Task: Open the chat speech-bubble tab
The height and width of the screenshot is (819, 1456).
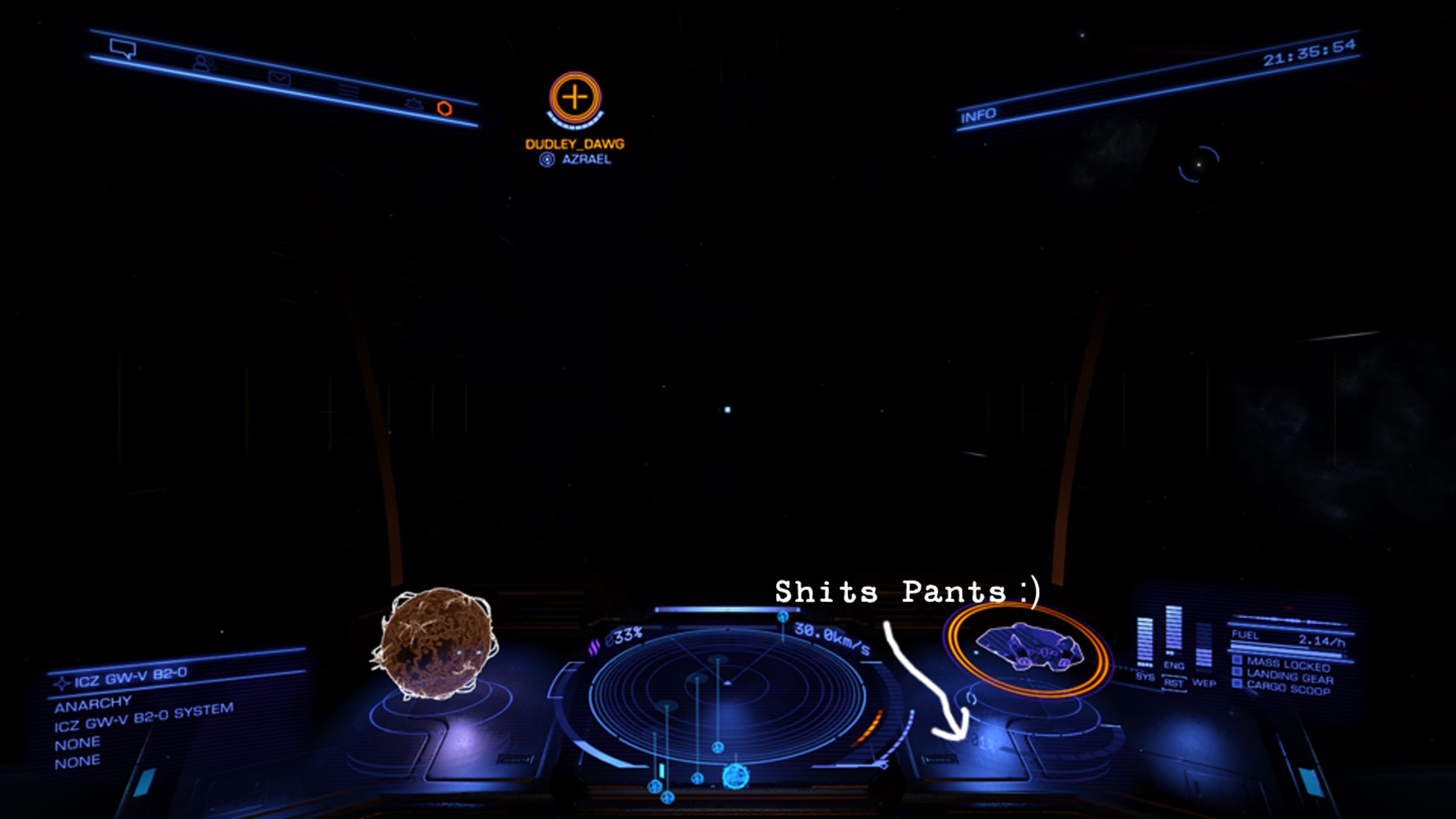Action: tap(122, 48)
